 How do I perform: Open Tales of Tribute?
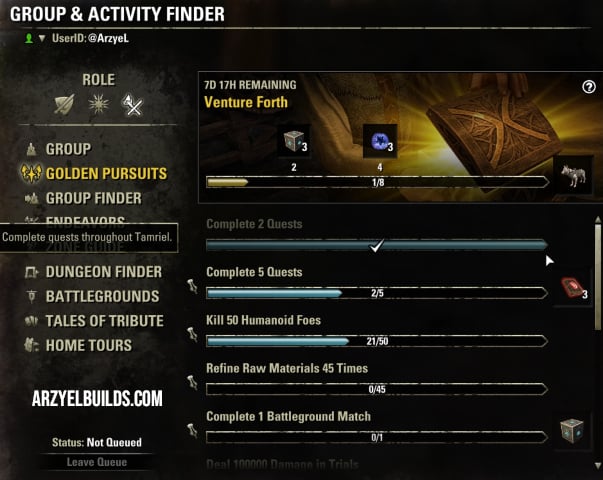click(x=104, y=321)
